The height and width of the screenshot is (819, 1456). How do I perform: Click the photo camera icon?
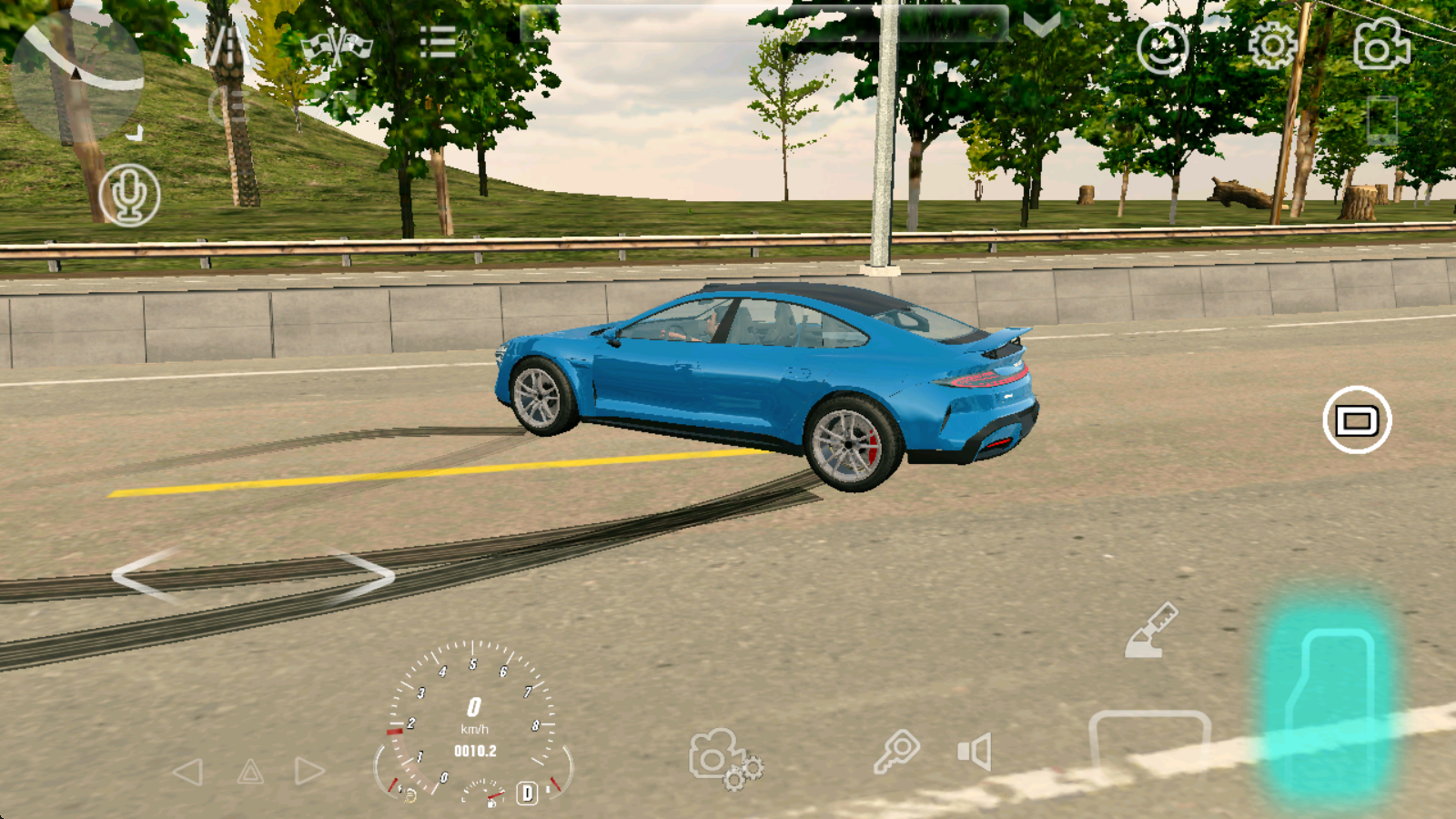point(1381,44)
